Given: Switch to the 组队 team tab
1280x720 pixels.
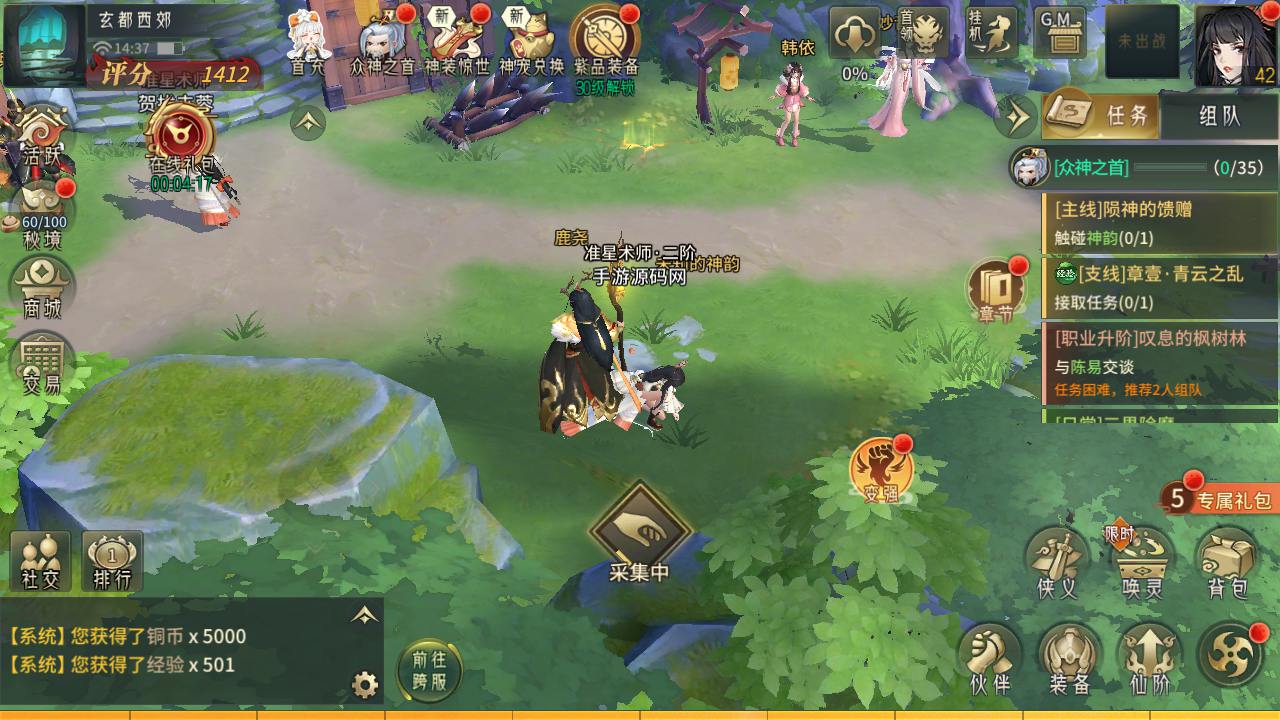Looking at the screenshot, I should 1218,116.
